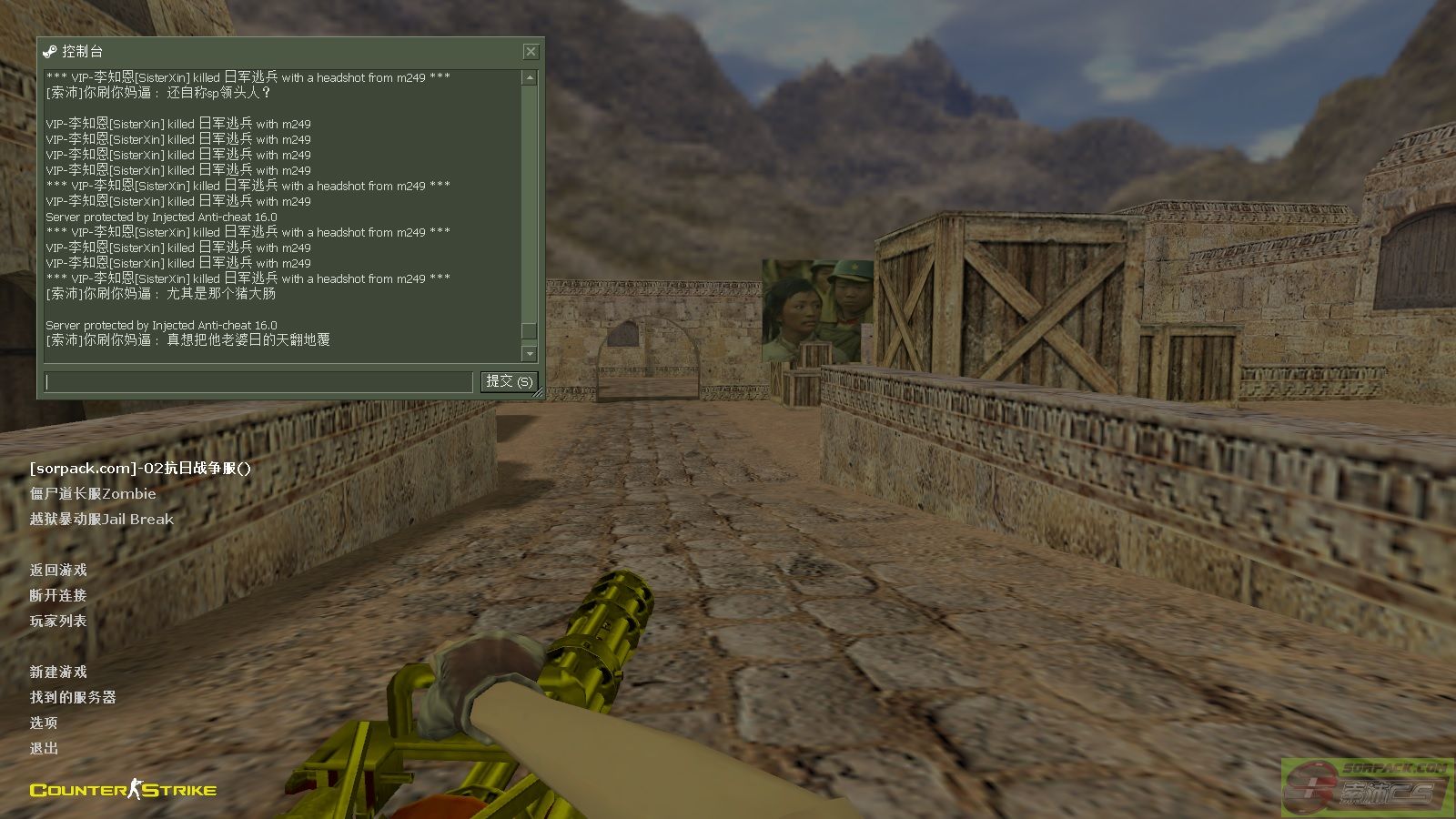Join the 僵尸道长服 Zombie server

coord(93,494)
